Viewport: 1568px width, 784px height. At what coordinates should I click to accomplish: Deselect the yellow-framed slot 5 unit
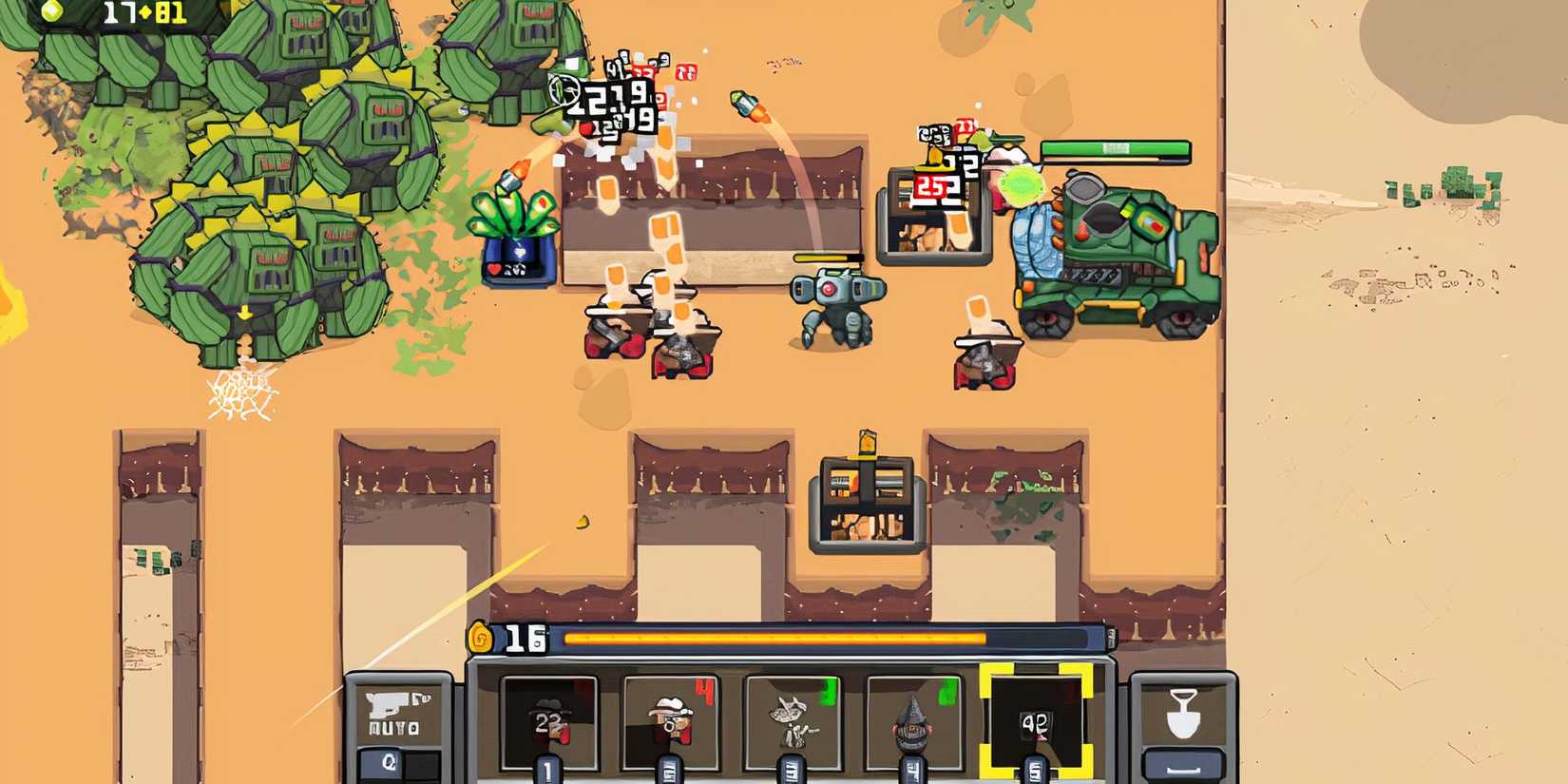(x=1036, y=722)
